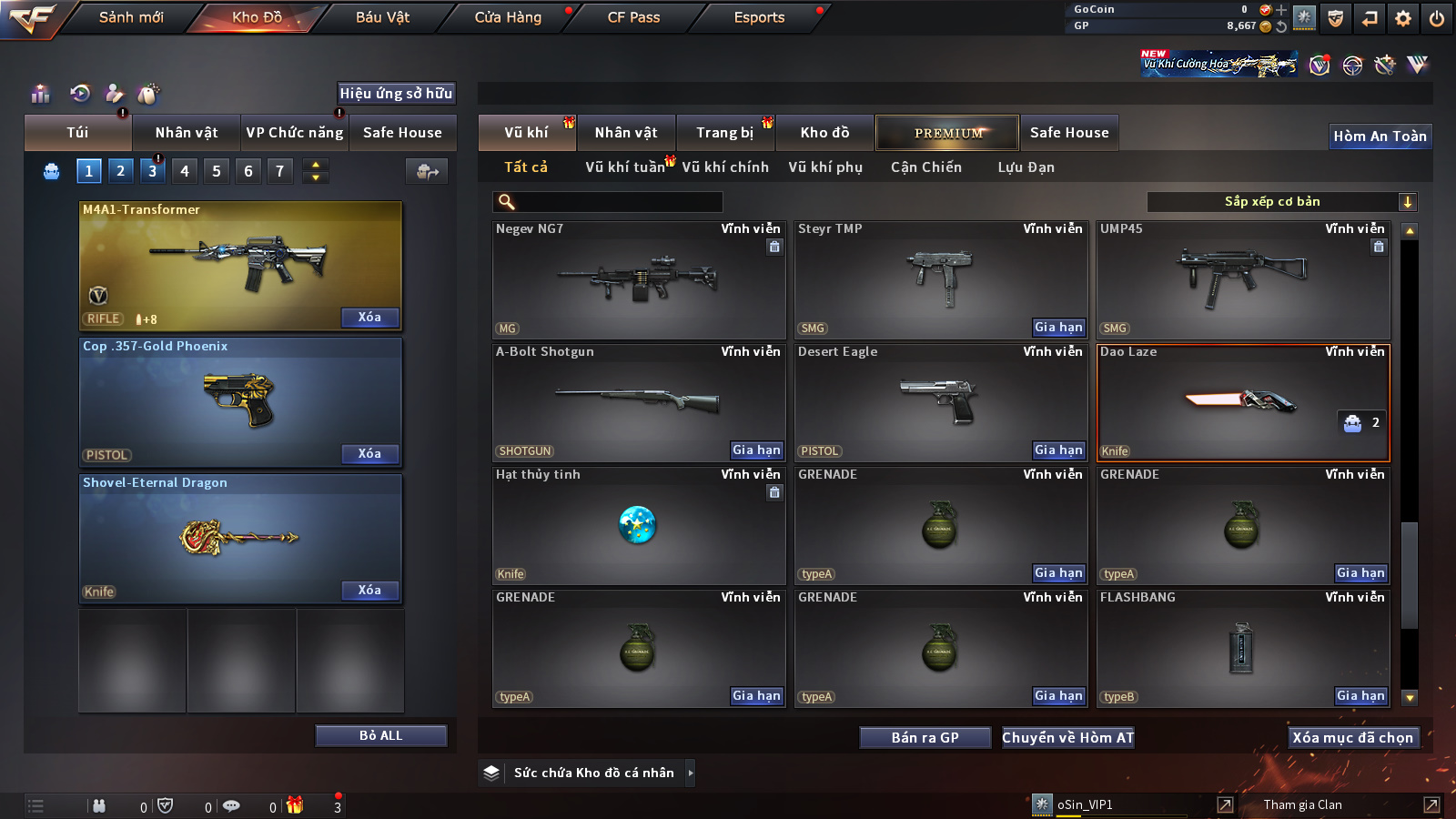Open the Esports menu
Screen dimensions: 1456x819
pos(759,17)
